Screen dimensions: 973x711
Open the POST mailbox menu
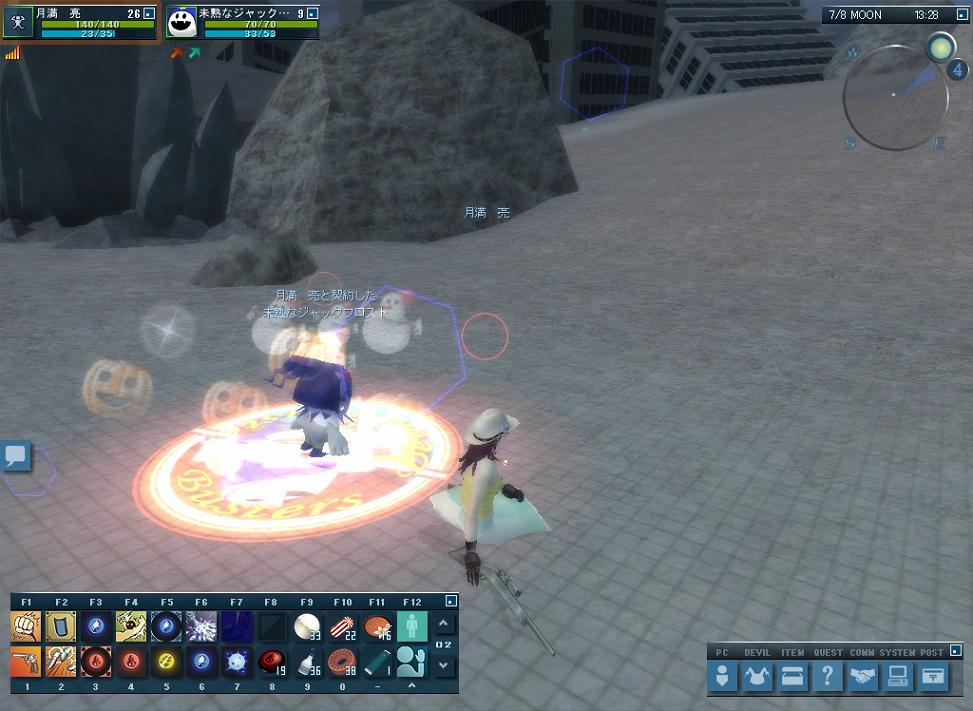click(x=932, y=677)
